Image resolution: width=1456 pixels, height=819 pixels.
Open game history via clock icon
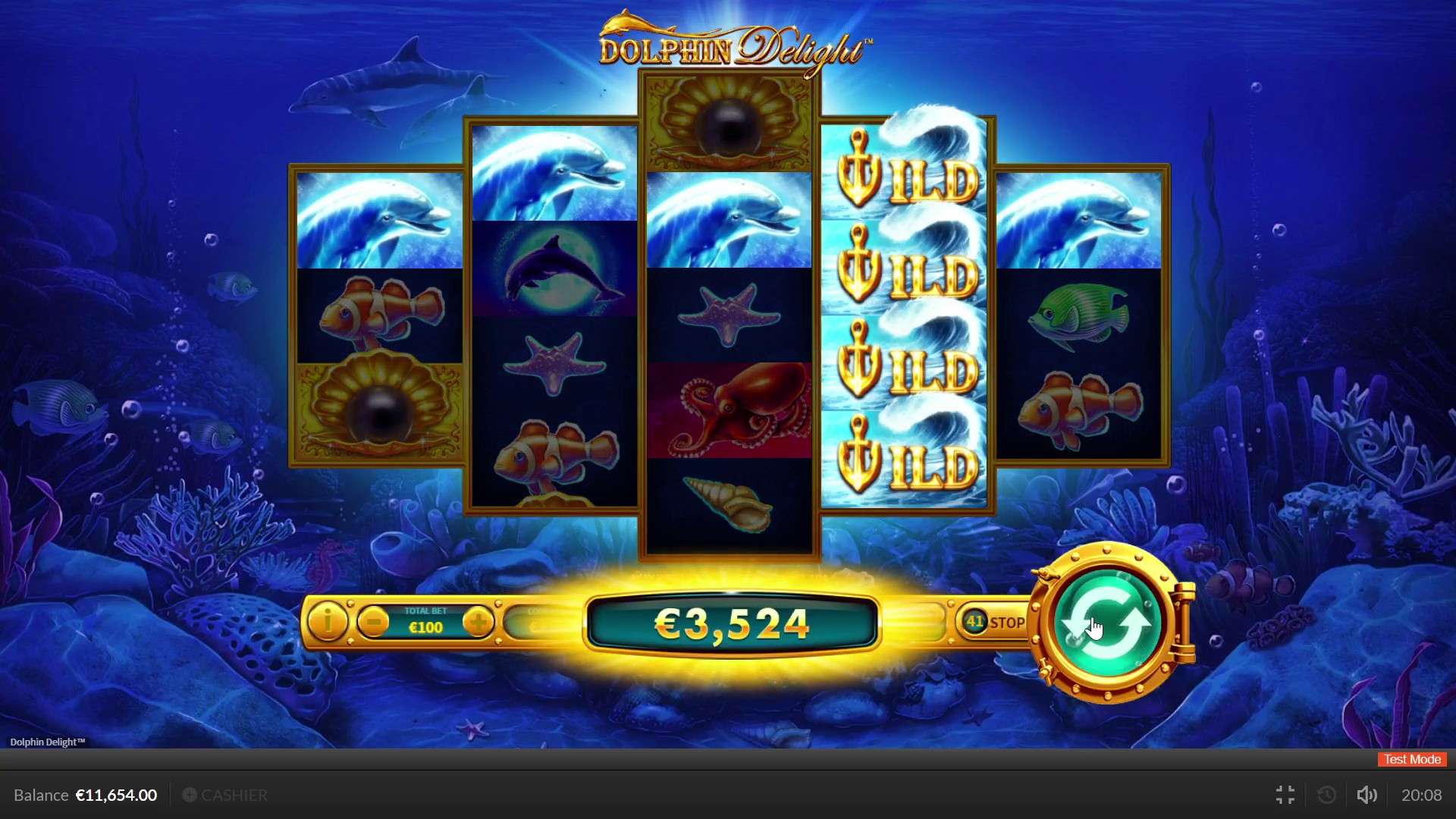tap(1326, 795)
